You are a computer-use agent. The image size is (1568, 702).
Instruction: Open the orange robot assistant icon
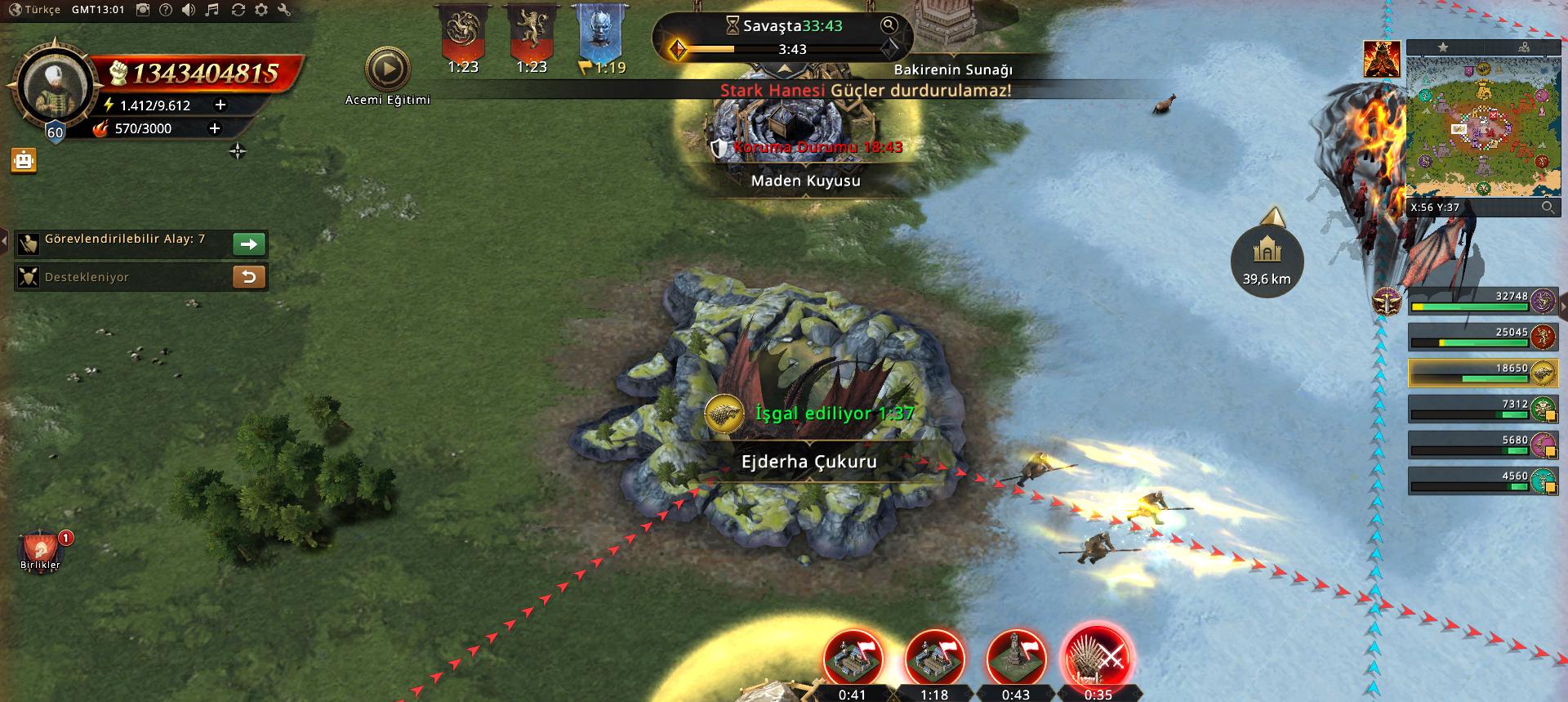(24, 160)
